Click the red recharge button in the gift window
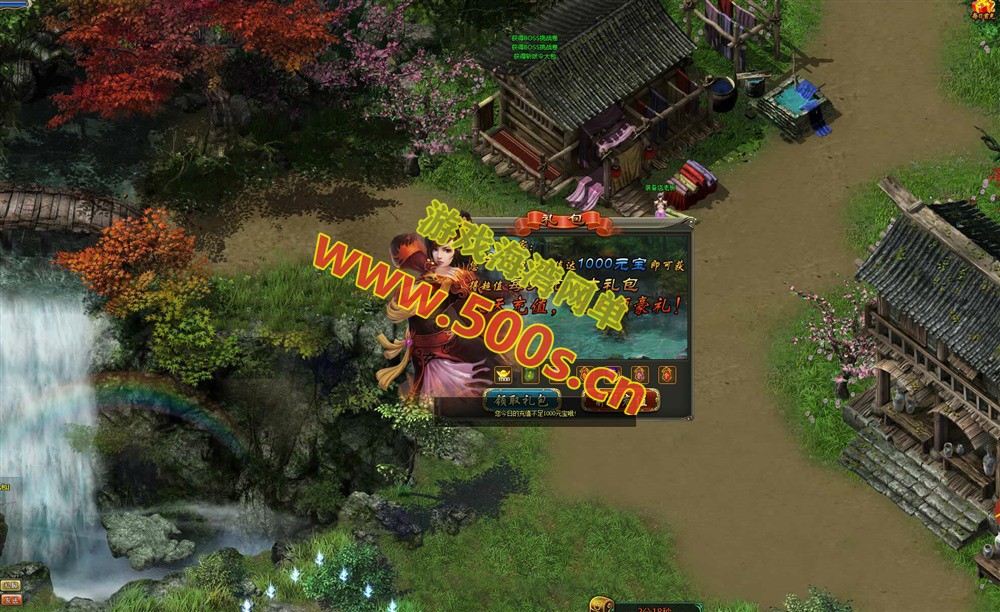The image size is (1000, 612). tap(621, 400)
